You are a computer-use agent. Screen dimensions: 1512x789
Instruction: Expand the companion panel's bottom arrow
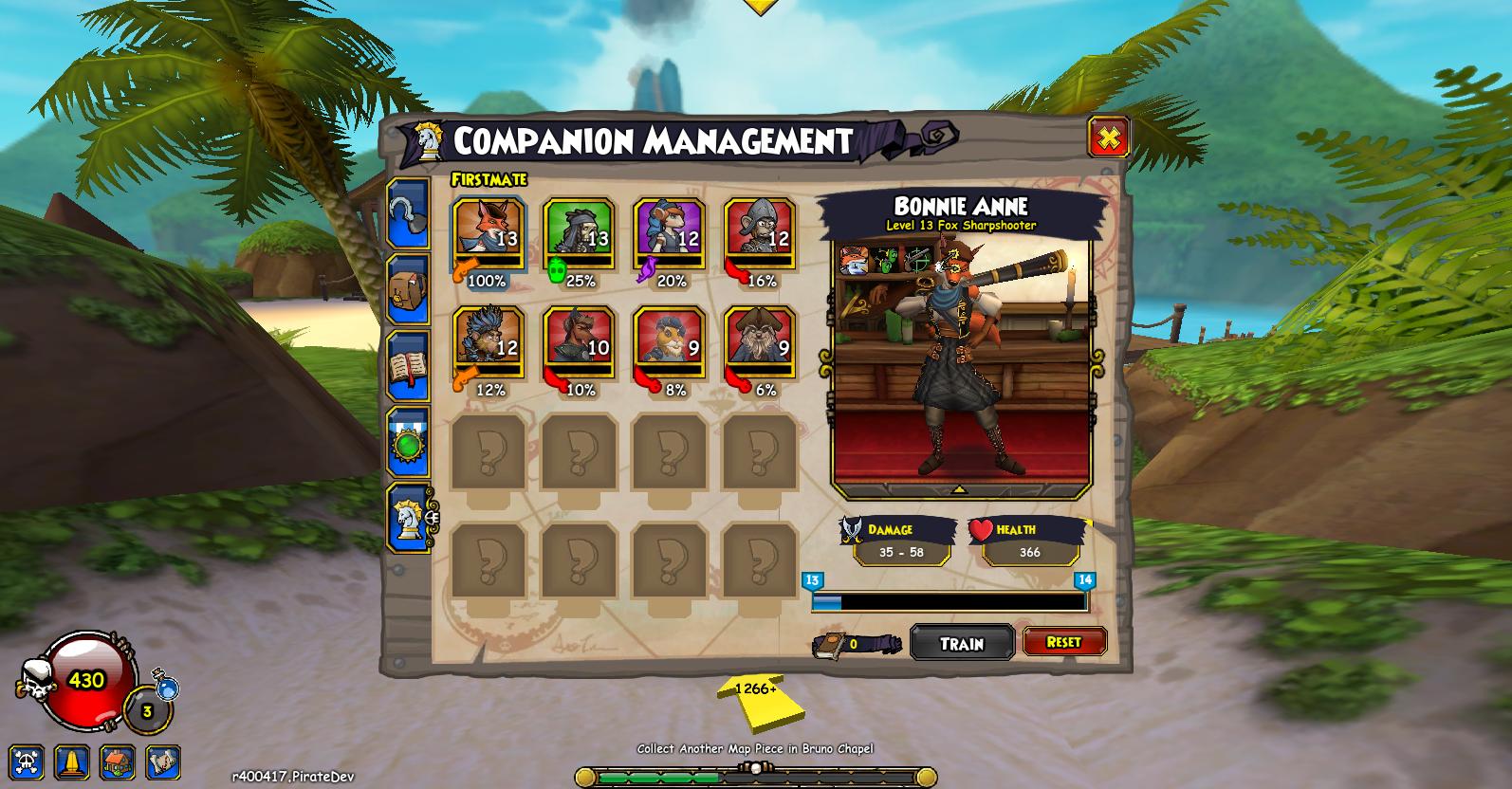959,490
